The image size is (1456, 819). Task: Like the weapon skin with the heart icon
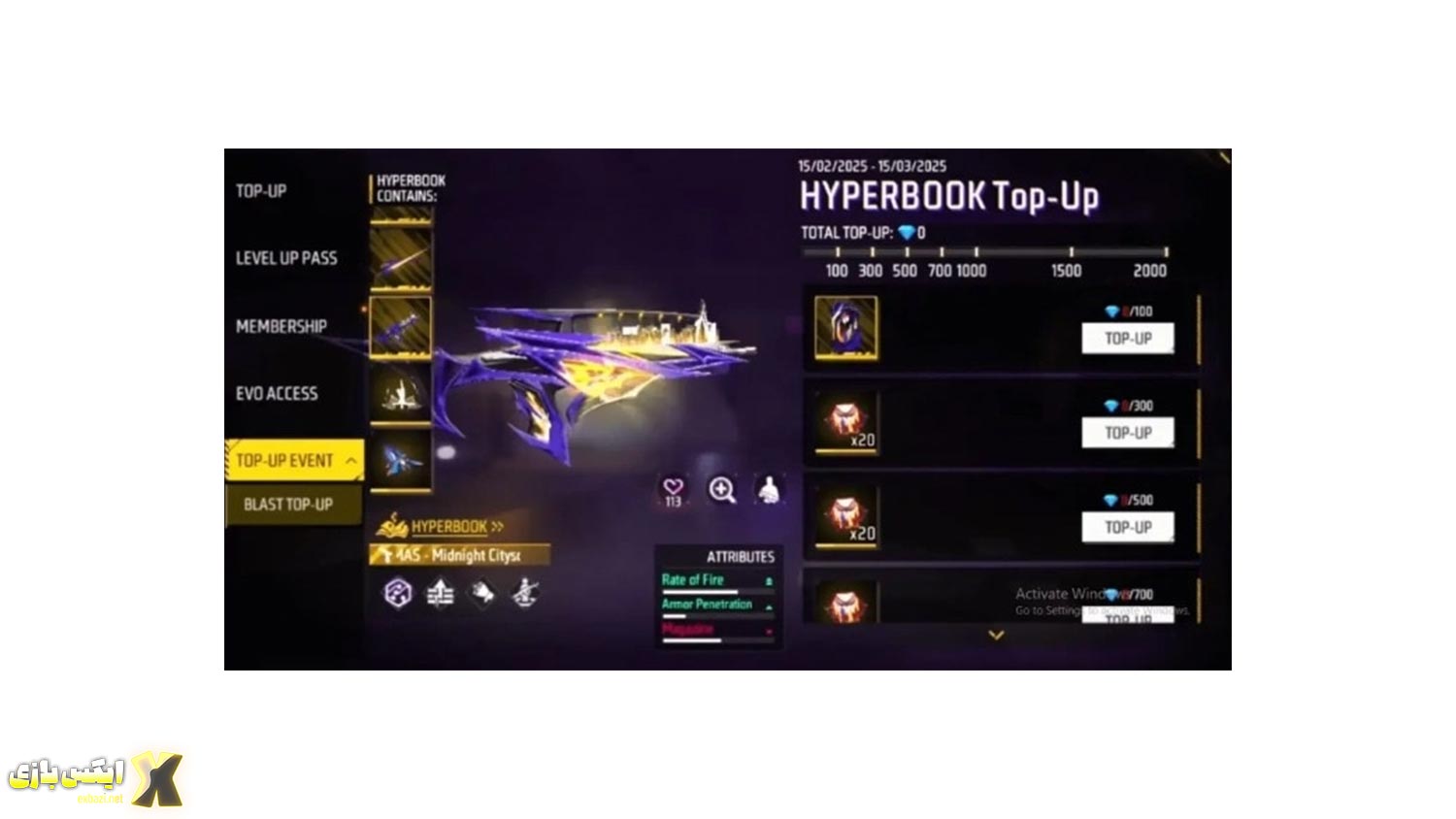pyautogui.click(x=673, y=490)
